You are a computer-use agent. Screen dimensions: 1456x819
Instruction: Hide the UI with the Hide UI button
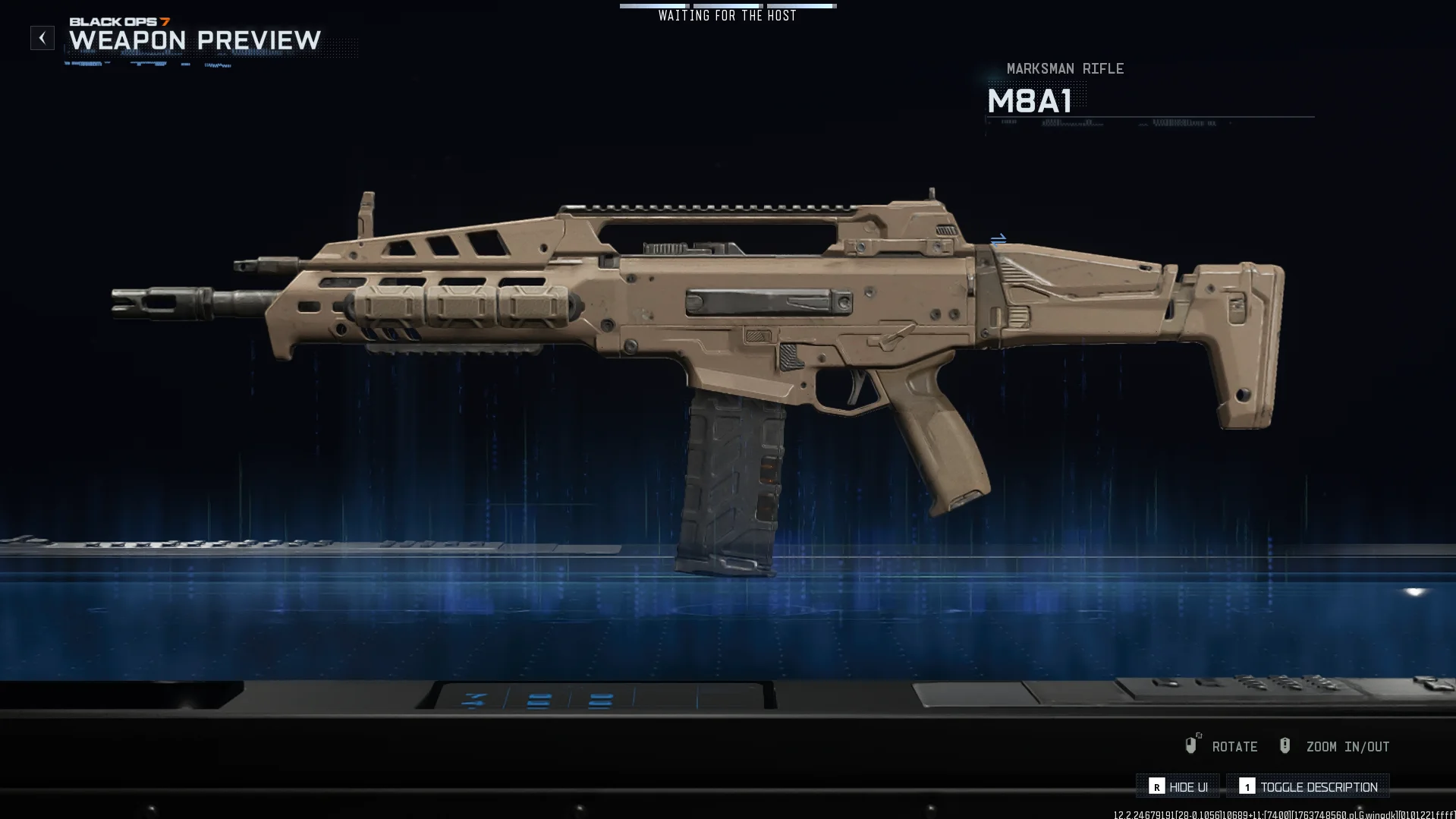pos(1178,787)
